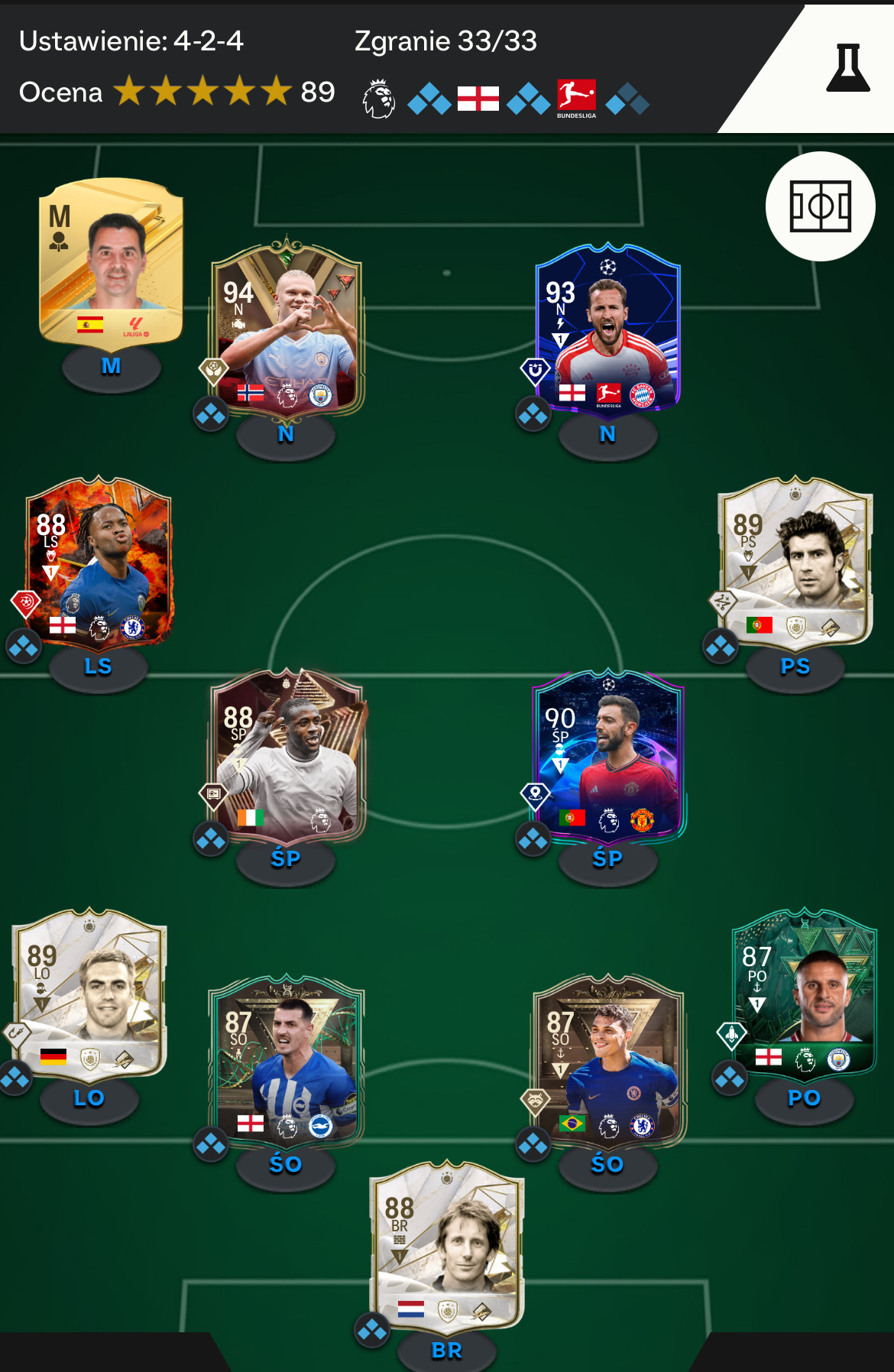The height and width of the screenshot is (1372, 894).
Task: Tap the Ustawienie 4-2-4 formation label
Action: (131, 41)
